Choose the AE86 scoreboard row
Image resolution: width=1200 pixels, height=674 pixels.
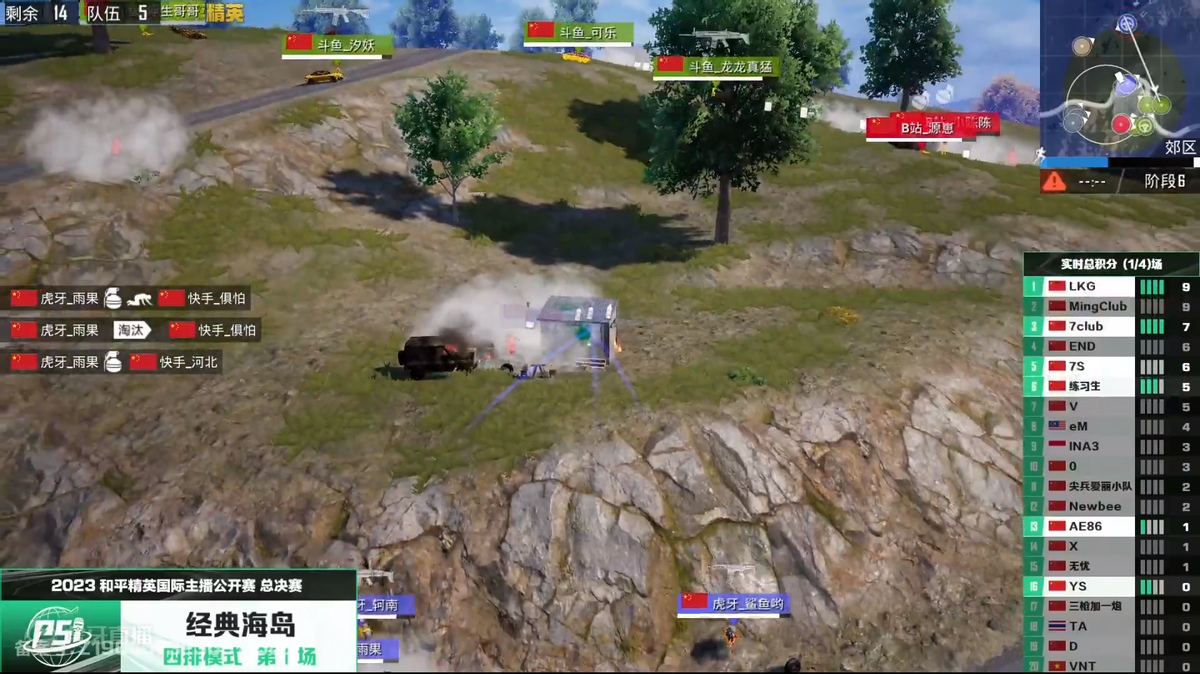(x=1110, y=526)
